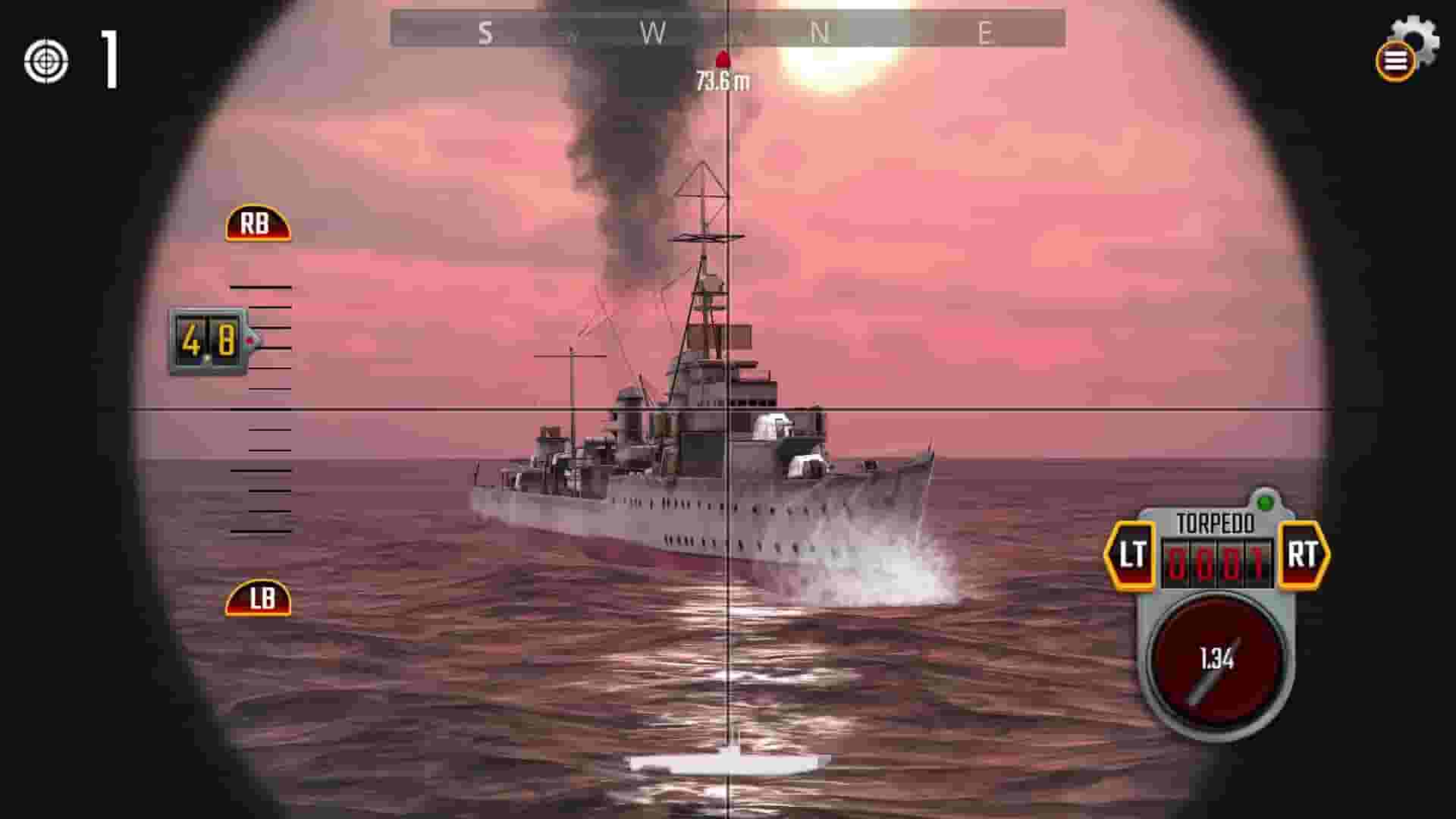Screen dimensions: 1456x819
Task: Click the score counter showing 1
Action: point(108,61)
